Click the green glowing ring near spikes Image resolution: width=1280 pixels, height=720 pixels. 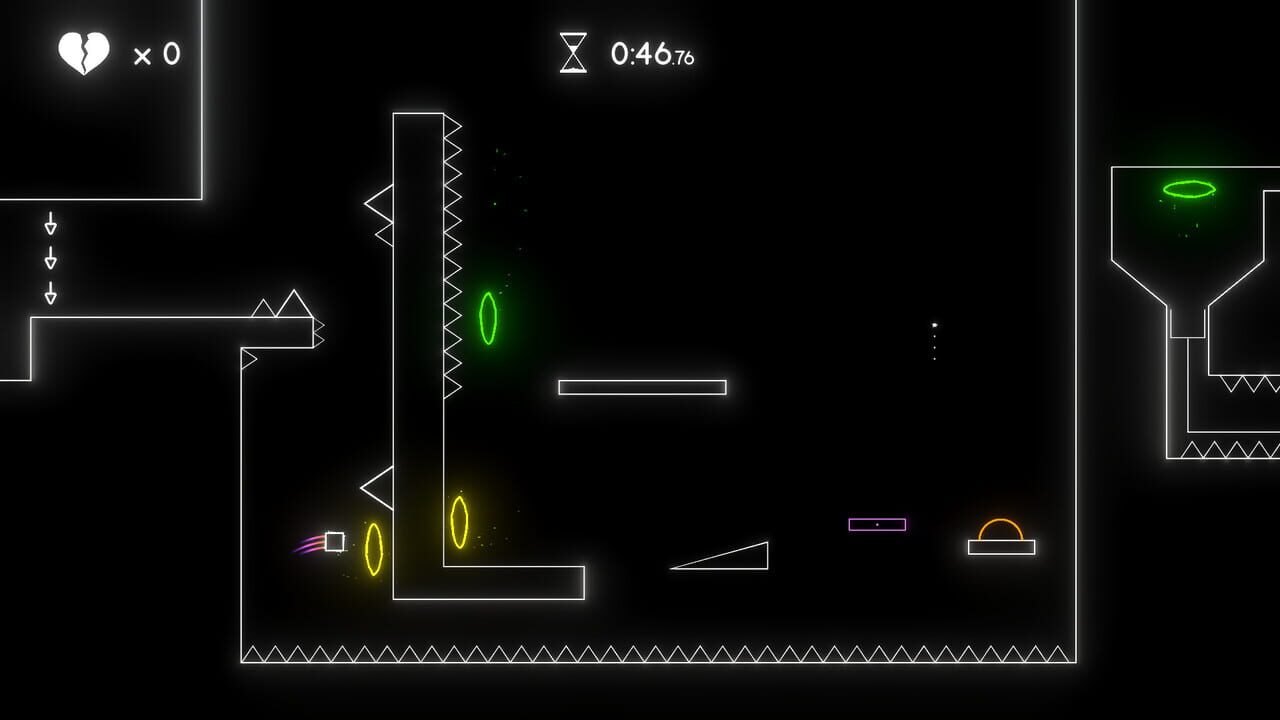488,320
